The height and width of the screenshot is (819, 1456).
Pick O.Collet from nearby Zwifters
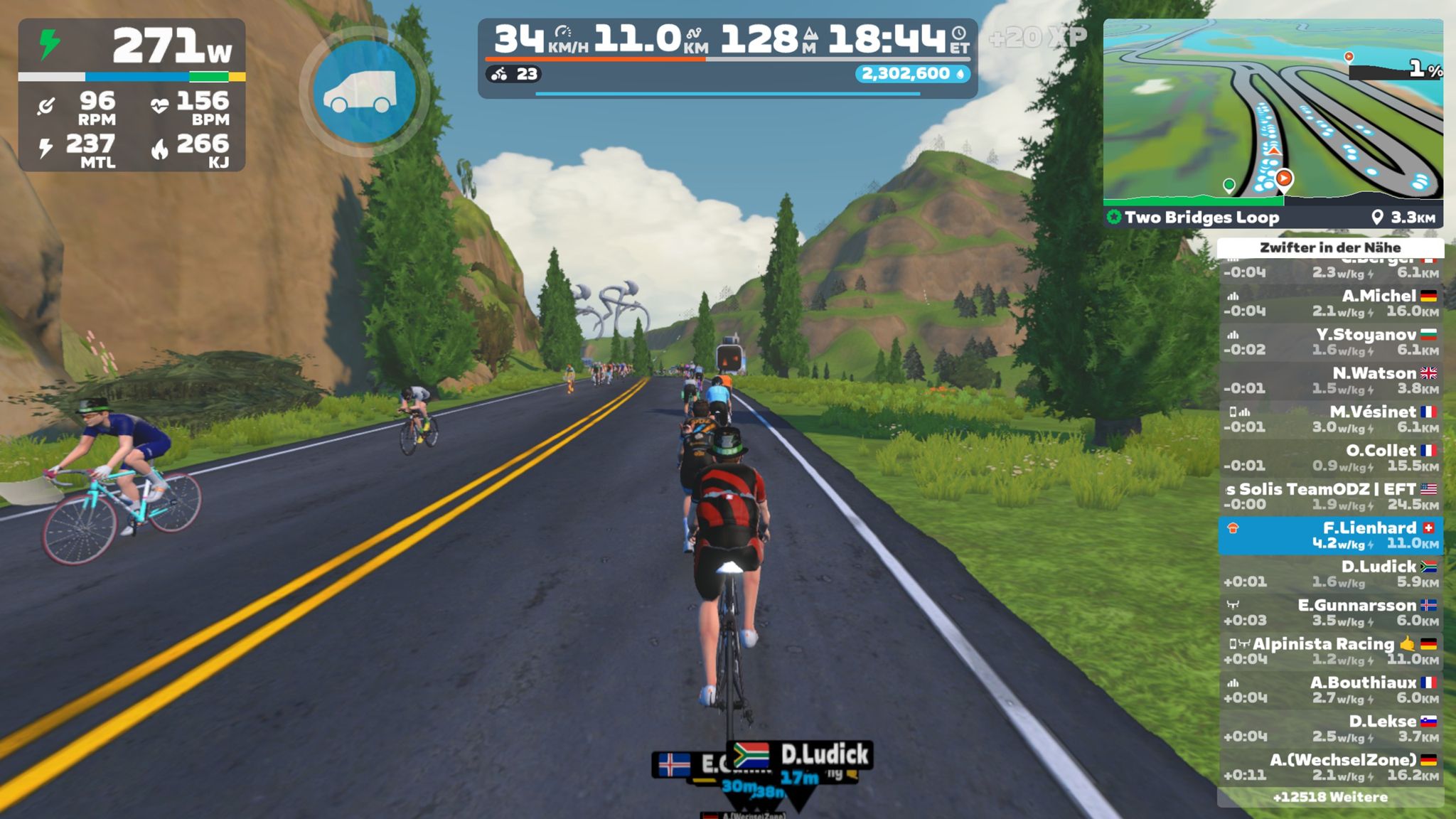click(1329, 457)
